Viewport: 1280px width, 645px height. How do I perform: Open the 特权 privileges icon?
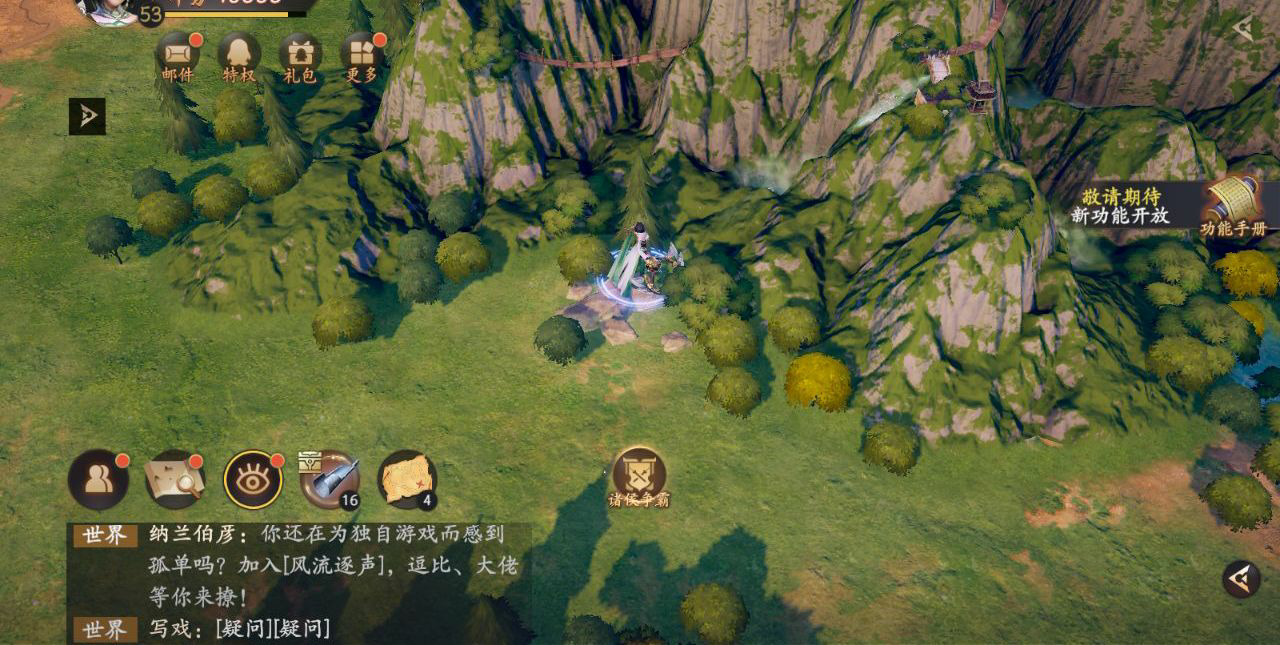coord(239,53)
